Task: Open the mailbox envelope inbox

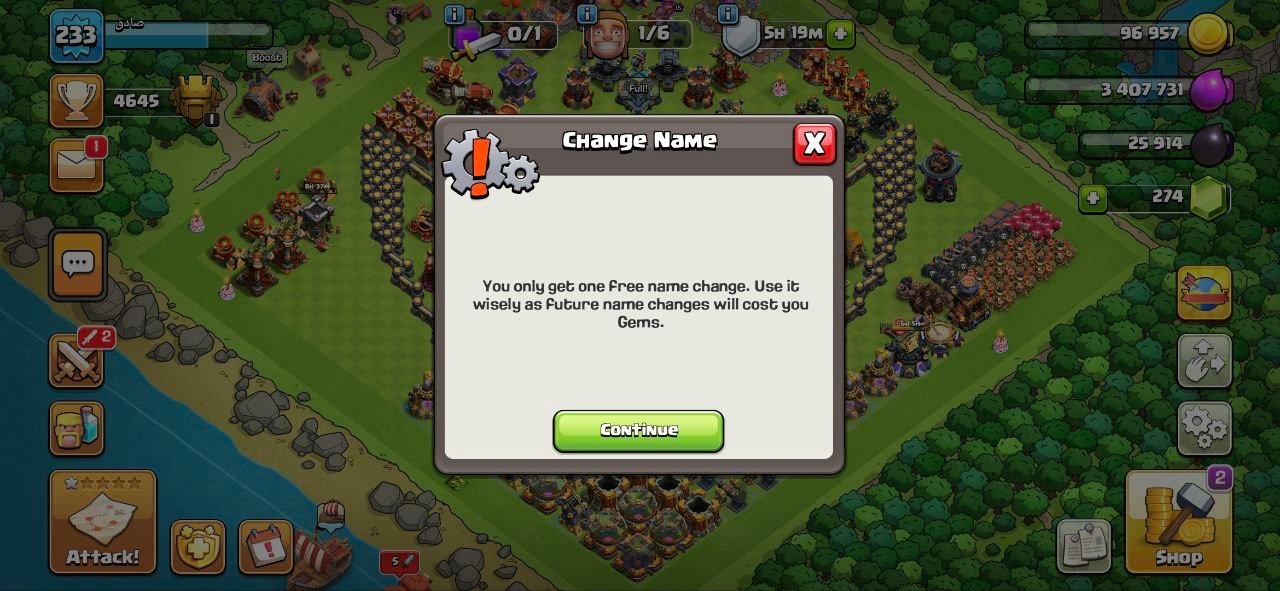Action: [77, 164]
